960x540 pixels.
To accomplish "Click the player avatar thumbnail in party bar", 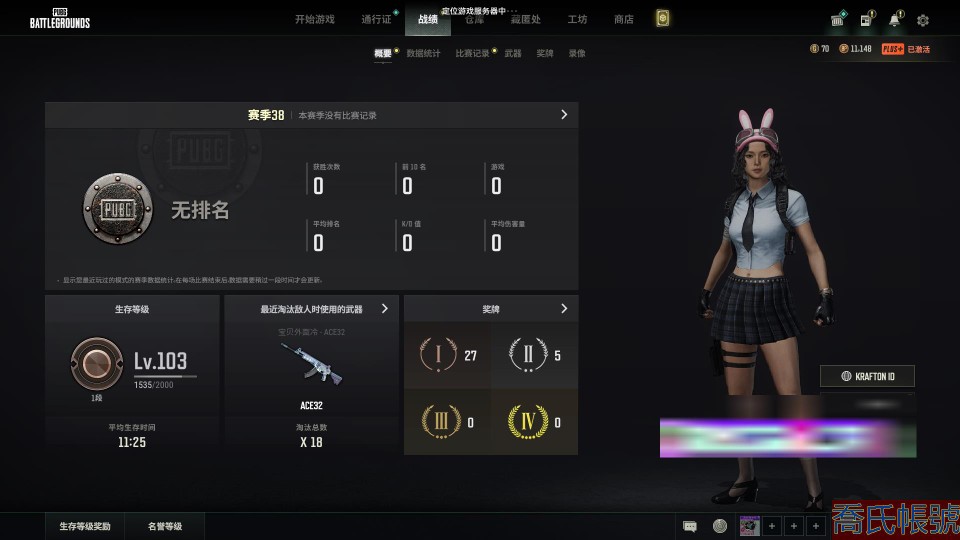I will [748, 526].
